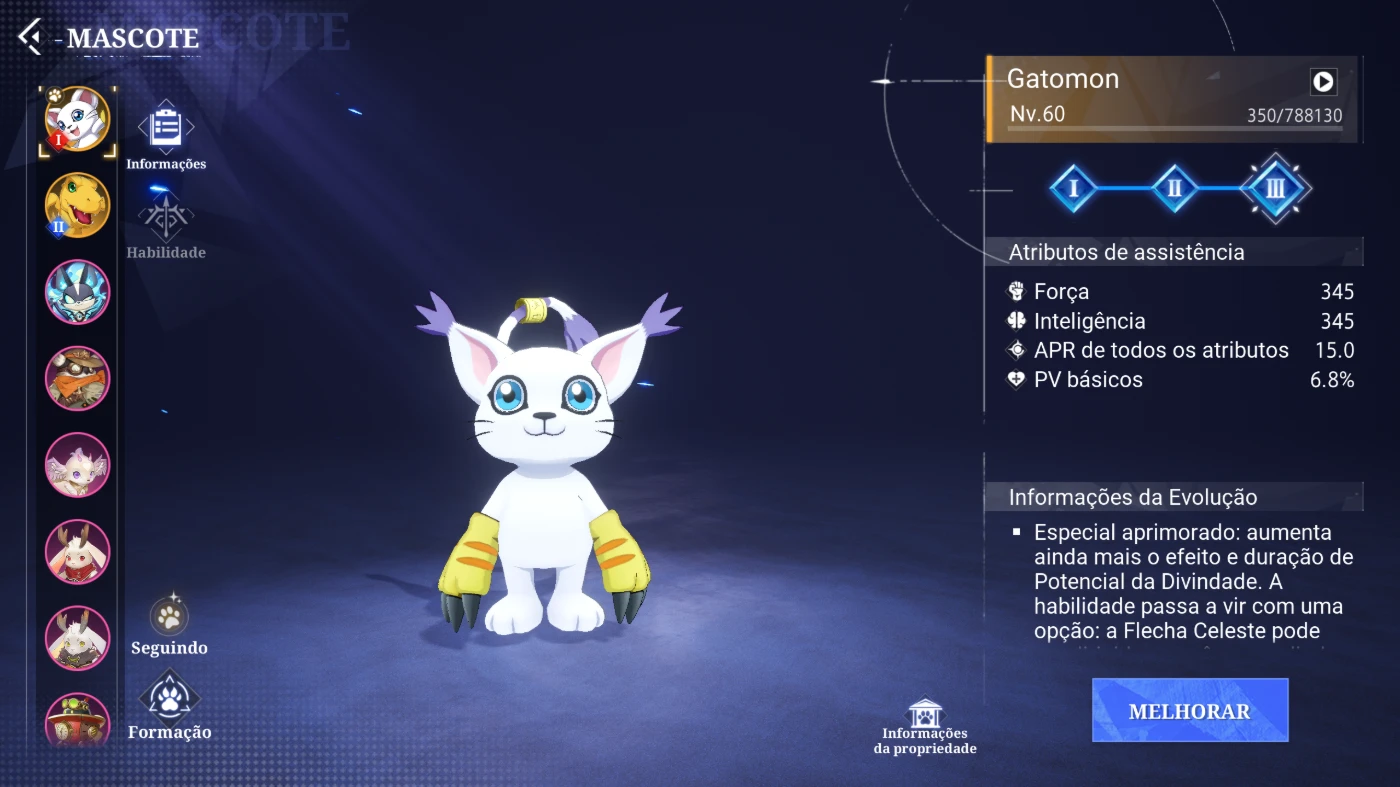
Task: Choose the raccoon pet with orange scarf
Action: pos(77,378)
